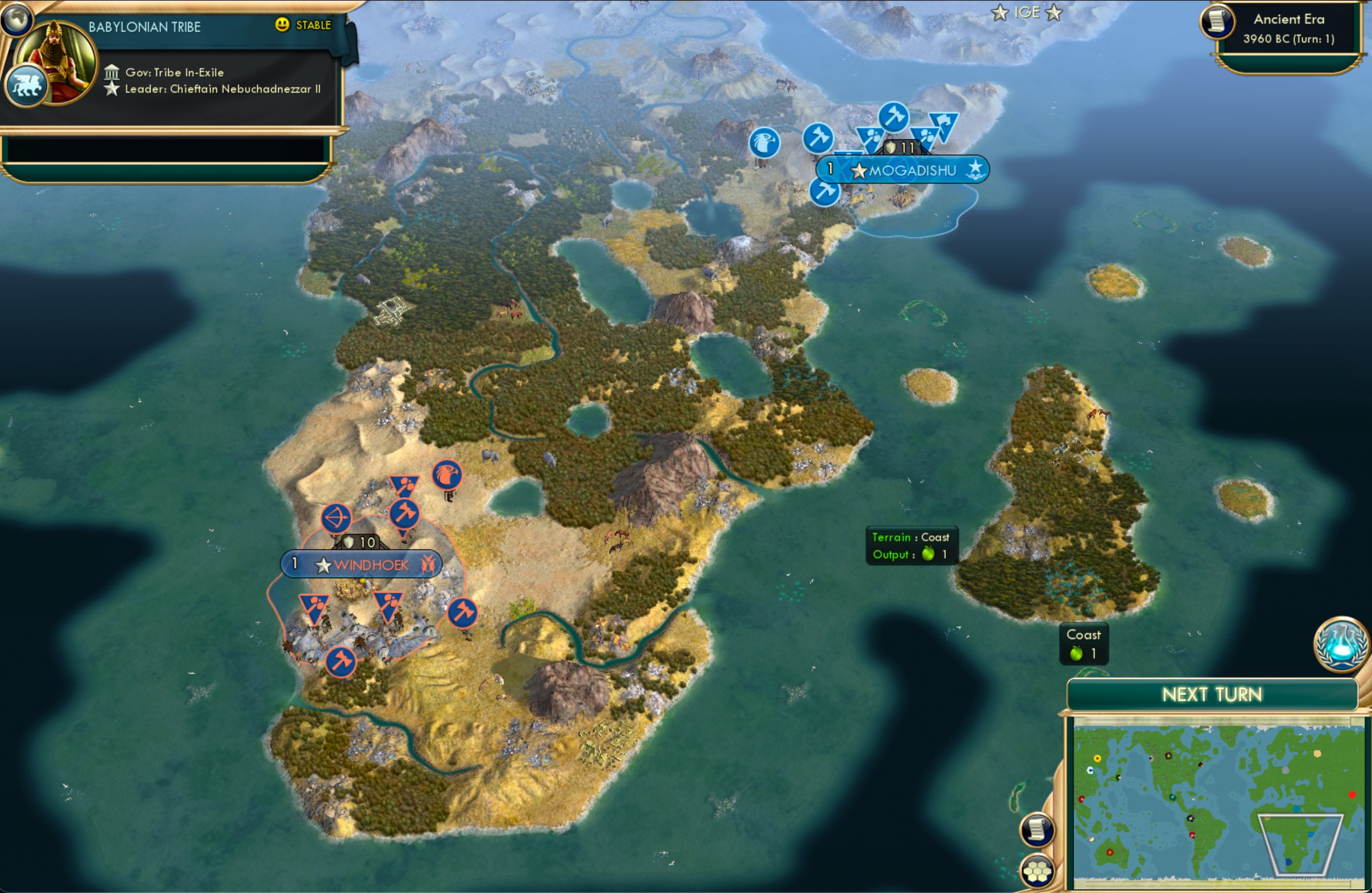Expand the Windhoek city banner
The width and height of the screenshot is (1372, 893).
point(361,565)
